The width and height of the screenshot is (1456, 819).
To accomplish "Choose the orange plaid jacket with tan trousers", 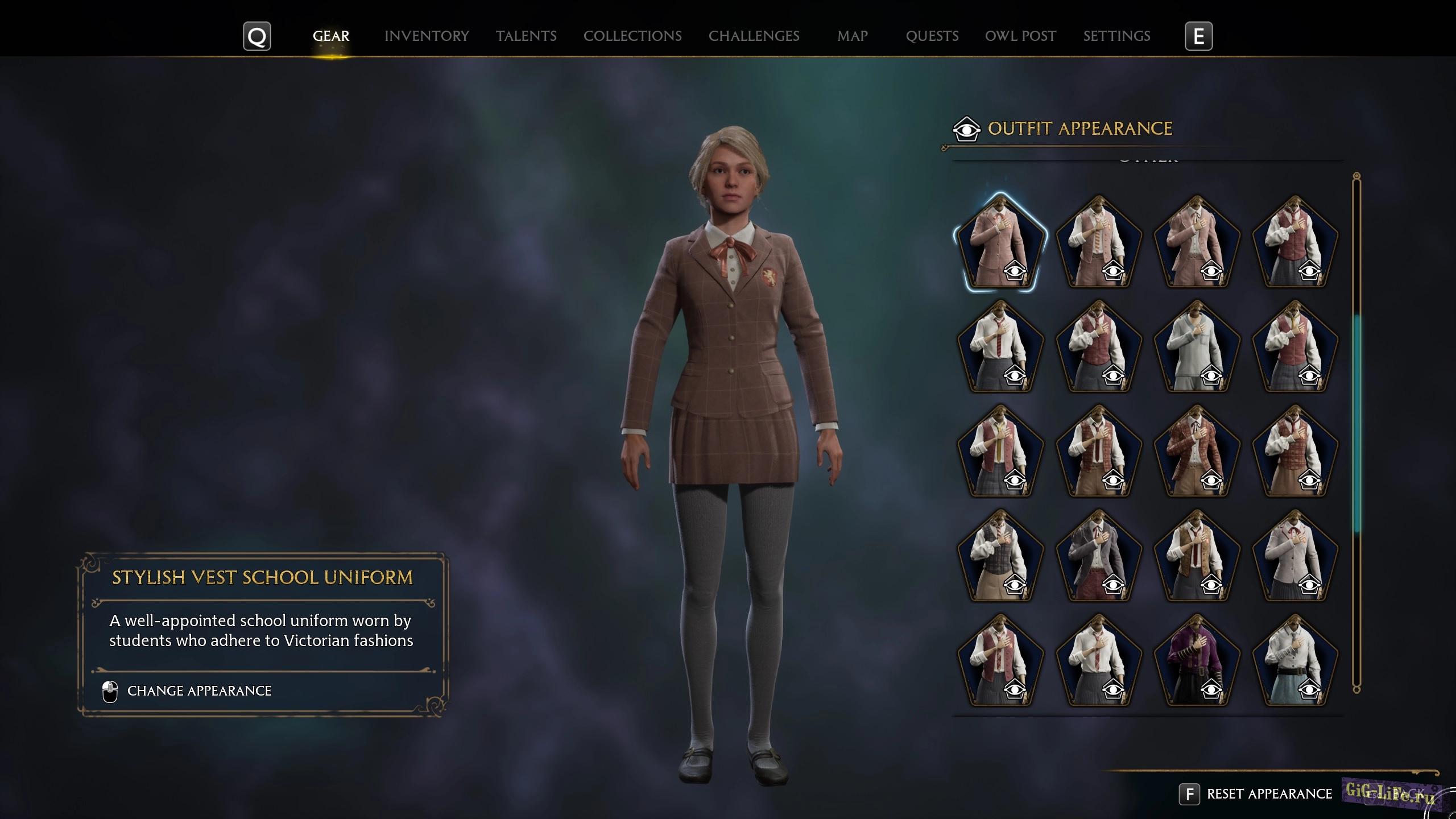I will pos(1197,450).
